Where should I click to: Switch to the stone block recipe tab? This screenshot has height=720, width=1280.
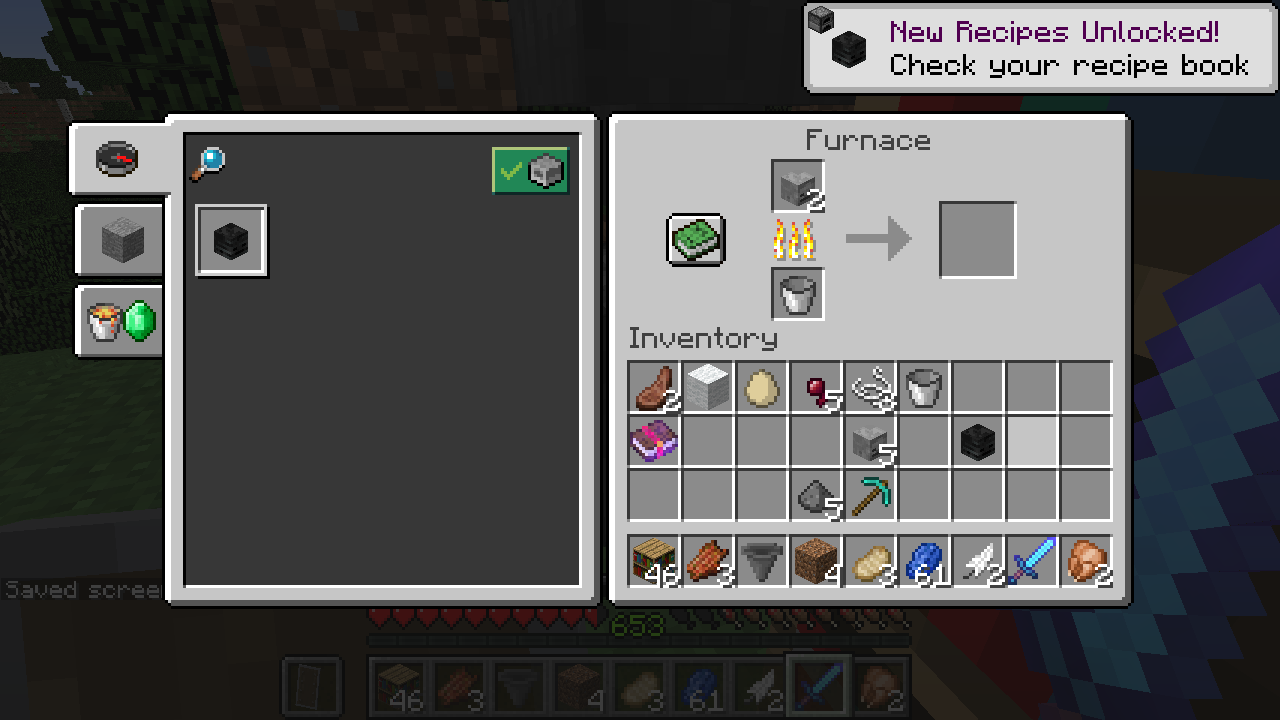click(121, 240)
